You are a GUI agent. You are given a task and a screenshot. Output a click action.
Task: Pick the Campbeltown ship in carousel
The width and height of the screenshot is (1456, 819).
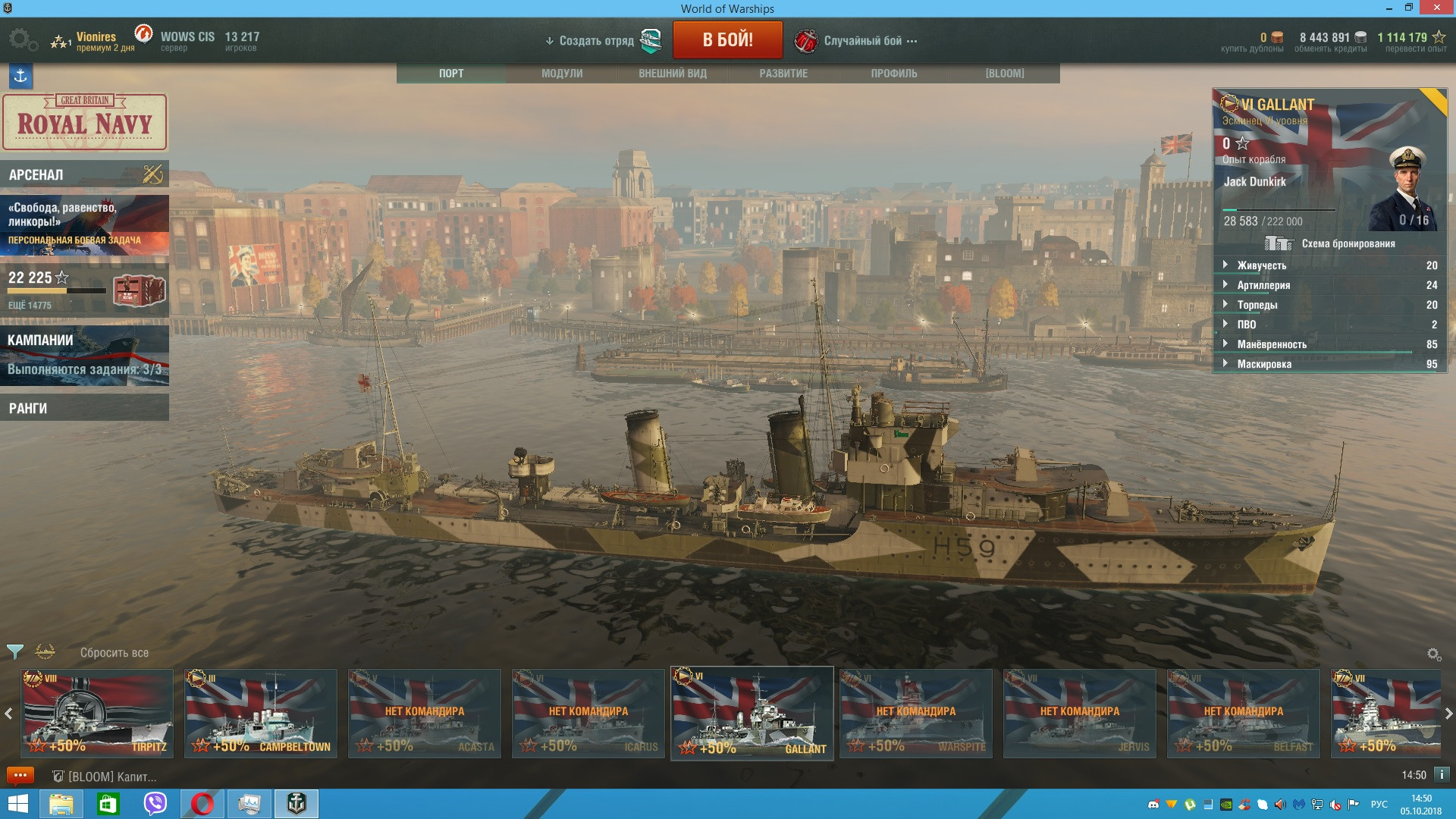(261, 713)
